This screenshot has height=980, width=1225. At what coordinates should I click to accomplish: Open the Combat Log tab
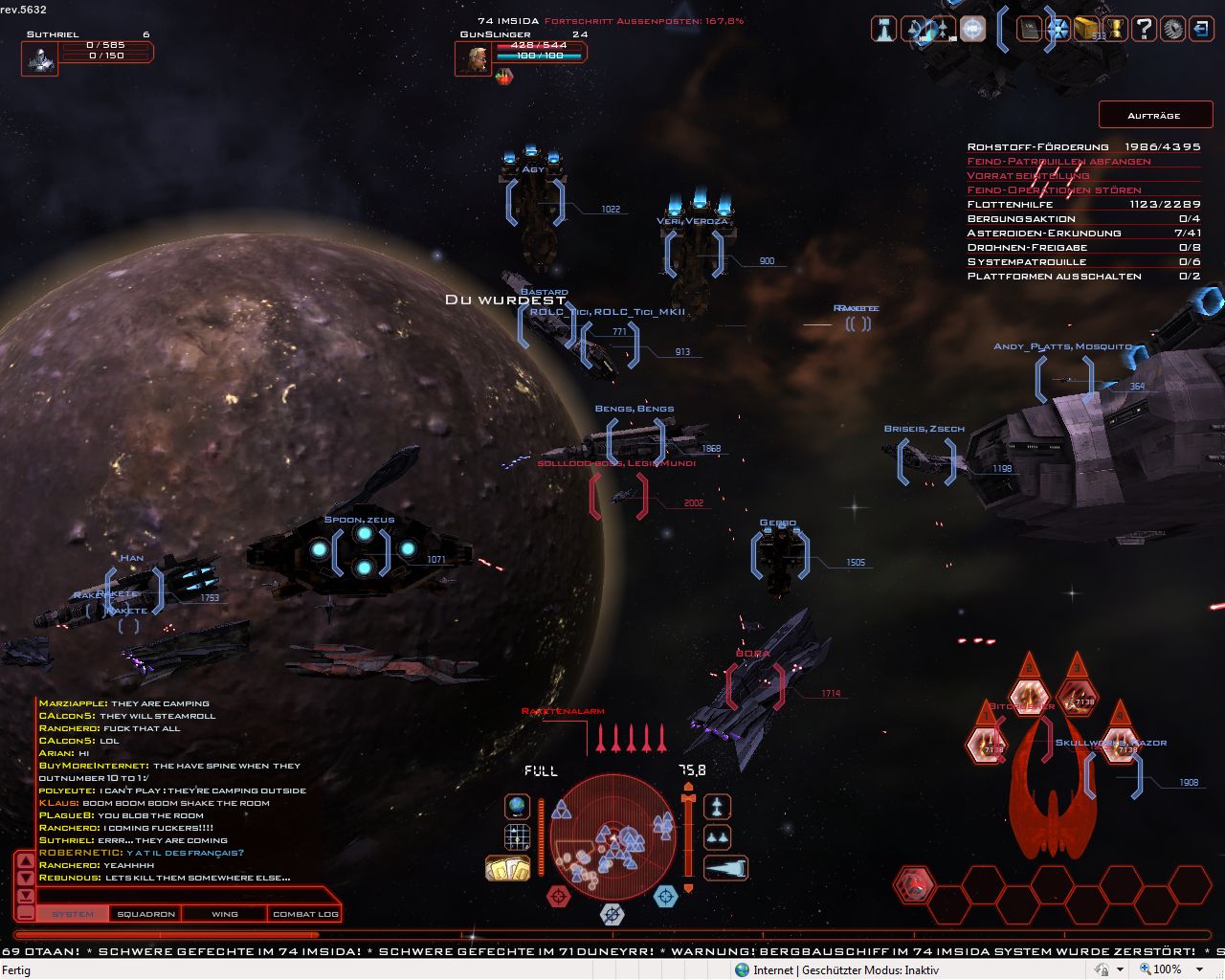pos(305,914)
